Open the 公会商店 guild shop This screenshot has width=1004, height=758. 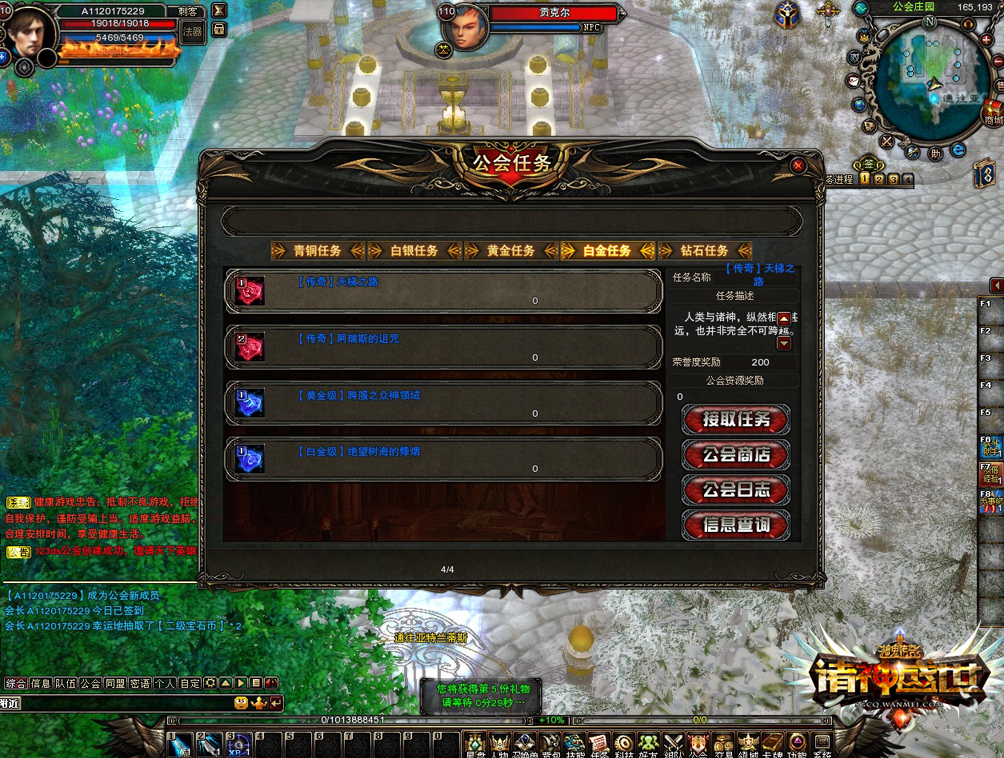[736, 455]
